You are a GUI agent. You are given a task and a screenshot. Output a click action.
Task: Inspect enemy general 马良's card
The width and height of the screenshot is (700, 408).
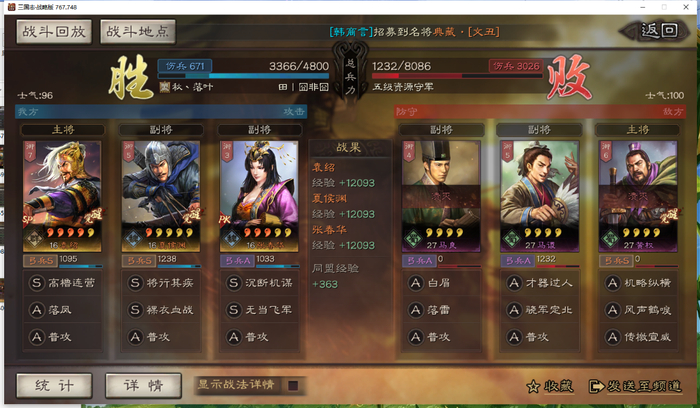click(x=441, y=194)
